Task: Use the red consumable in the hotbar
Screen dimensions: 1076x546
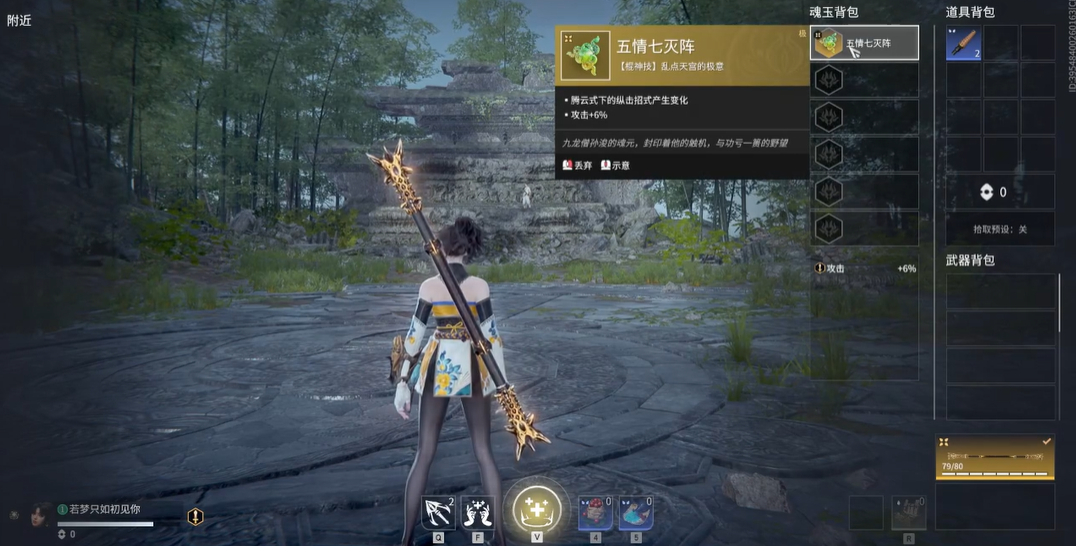Action: tap(595, 512)
